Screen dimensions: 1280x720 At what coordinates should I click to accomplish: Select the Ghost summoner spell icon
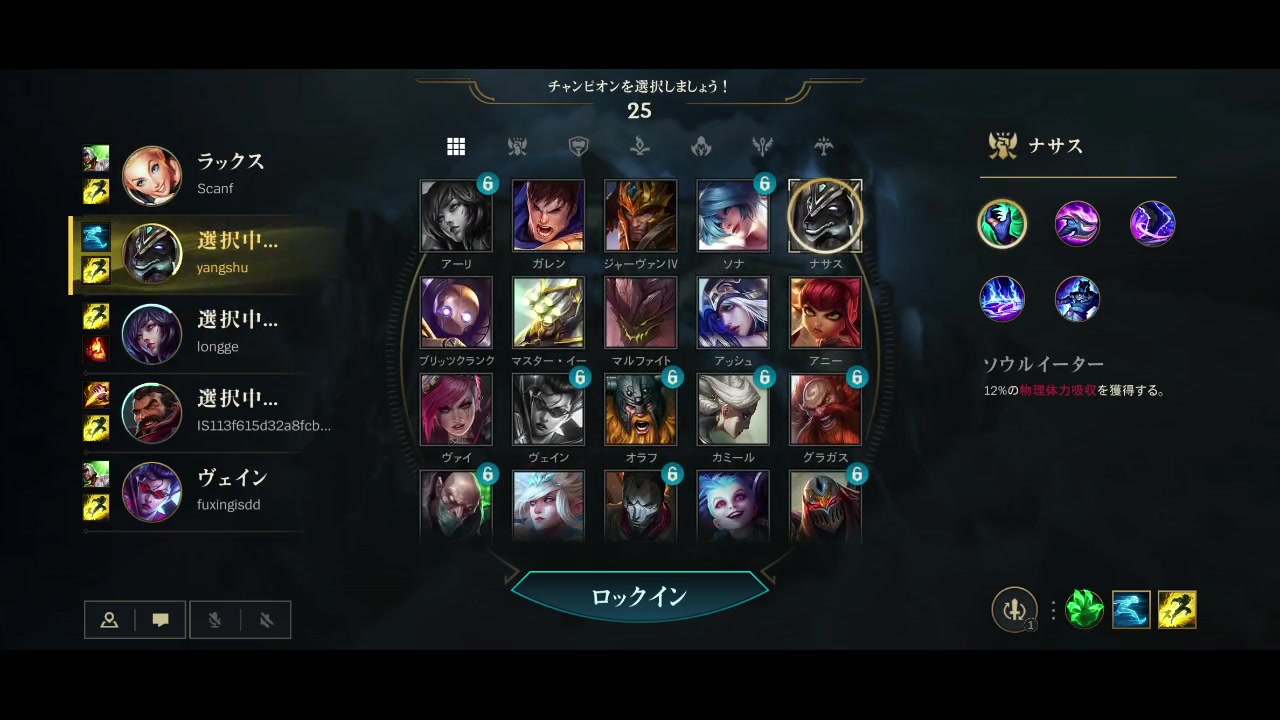pos(1131,609)
